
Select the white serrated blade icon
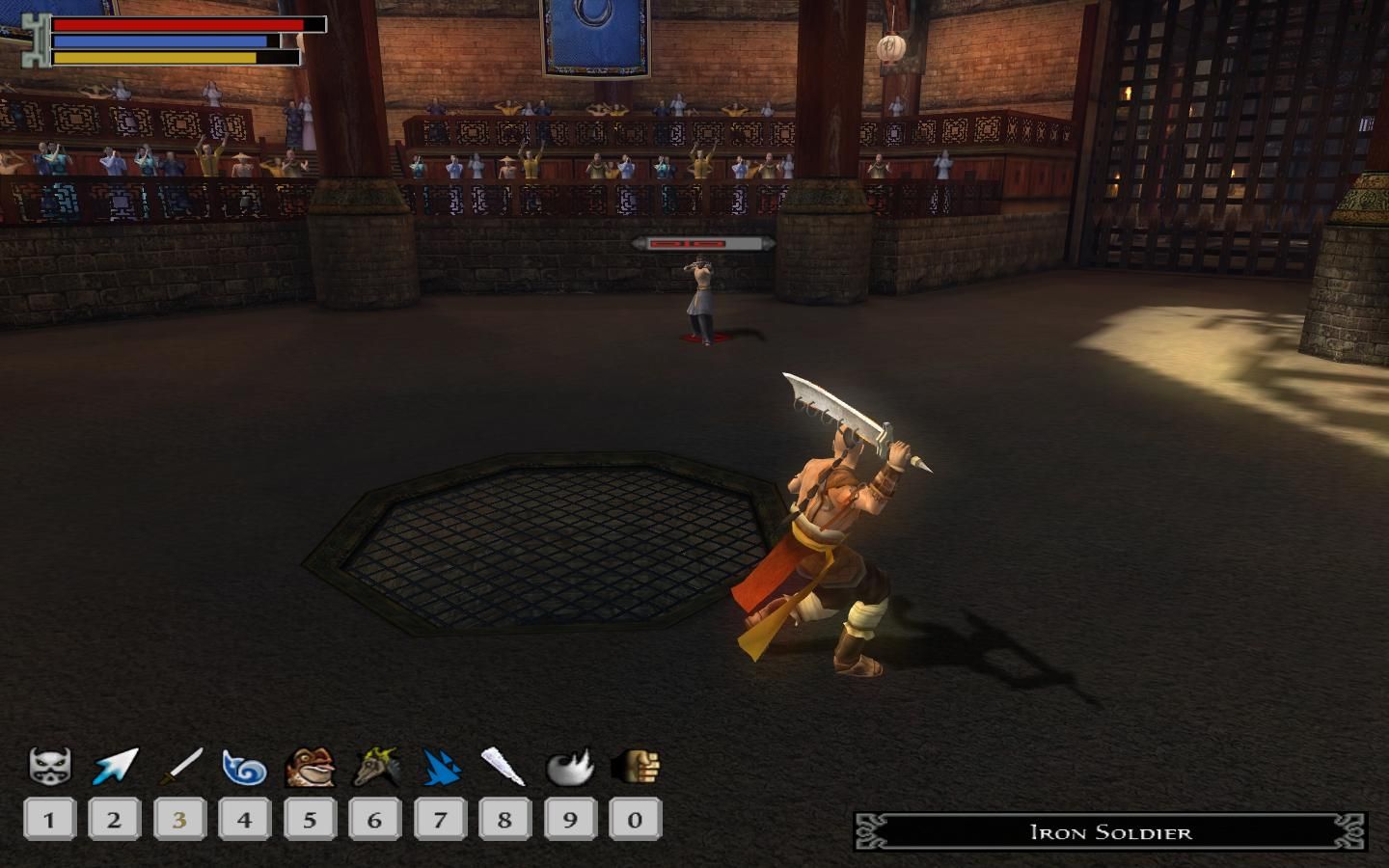[x=504, y=768]
